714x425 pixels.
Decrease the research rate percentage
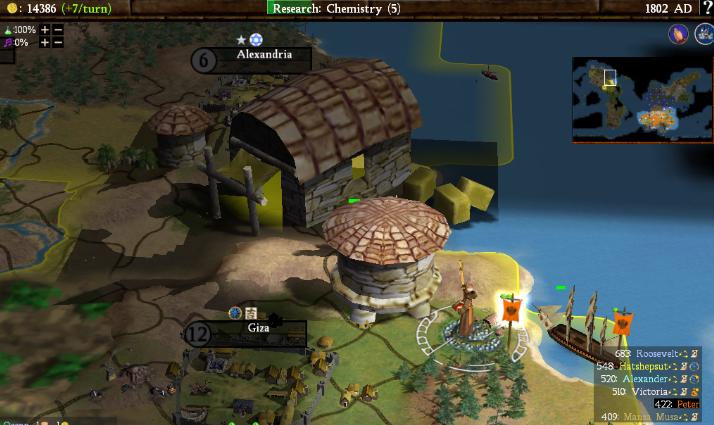(x=58, y=30)
